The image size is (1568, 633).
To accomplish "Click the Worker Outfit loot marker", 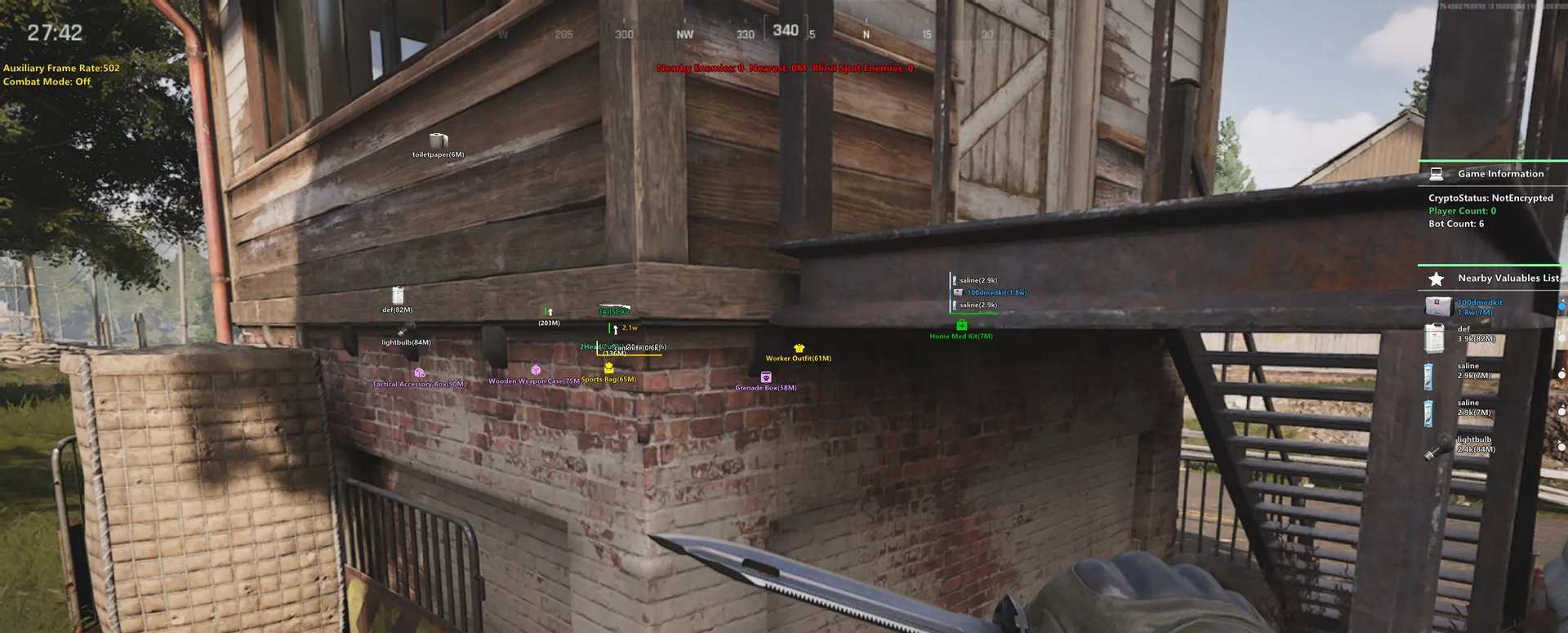I will click(799, 349).
